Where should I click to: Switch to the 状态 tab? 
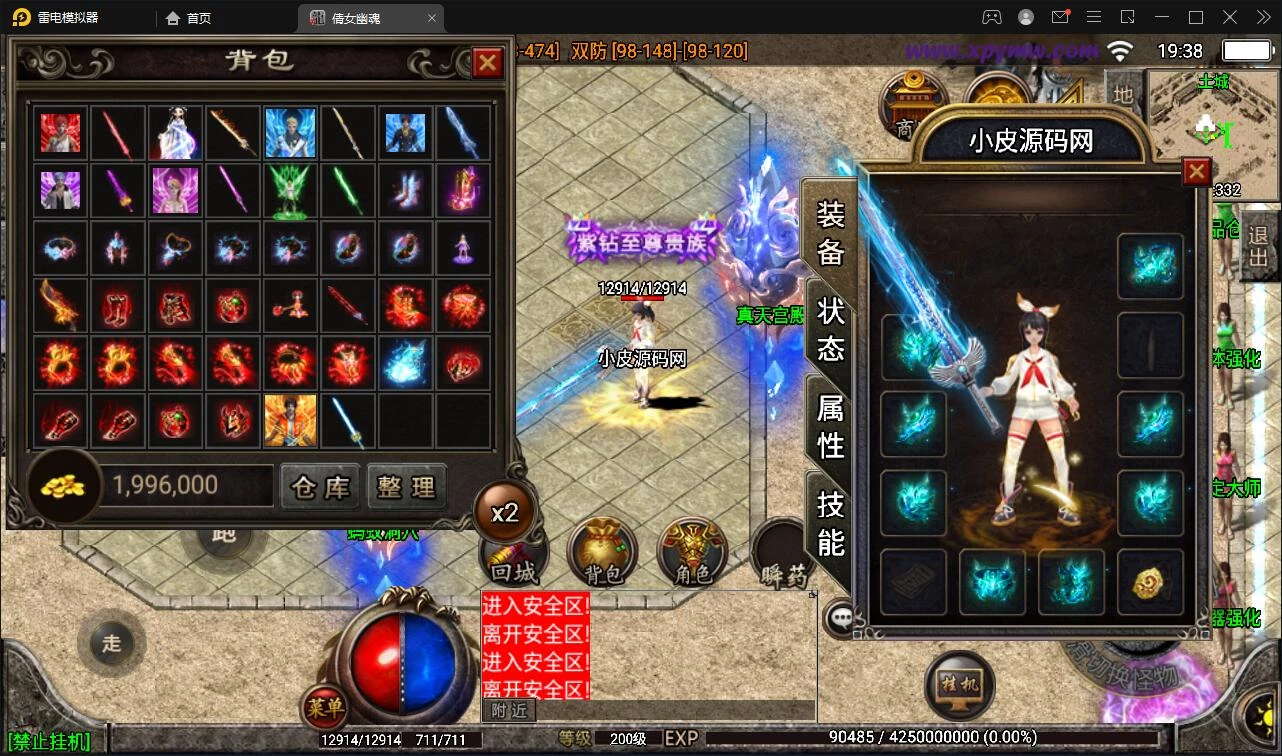coord(831,329)
